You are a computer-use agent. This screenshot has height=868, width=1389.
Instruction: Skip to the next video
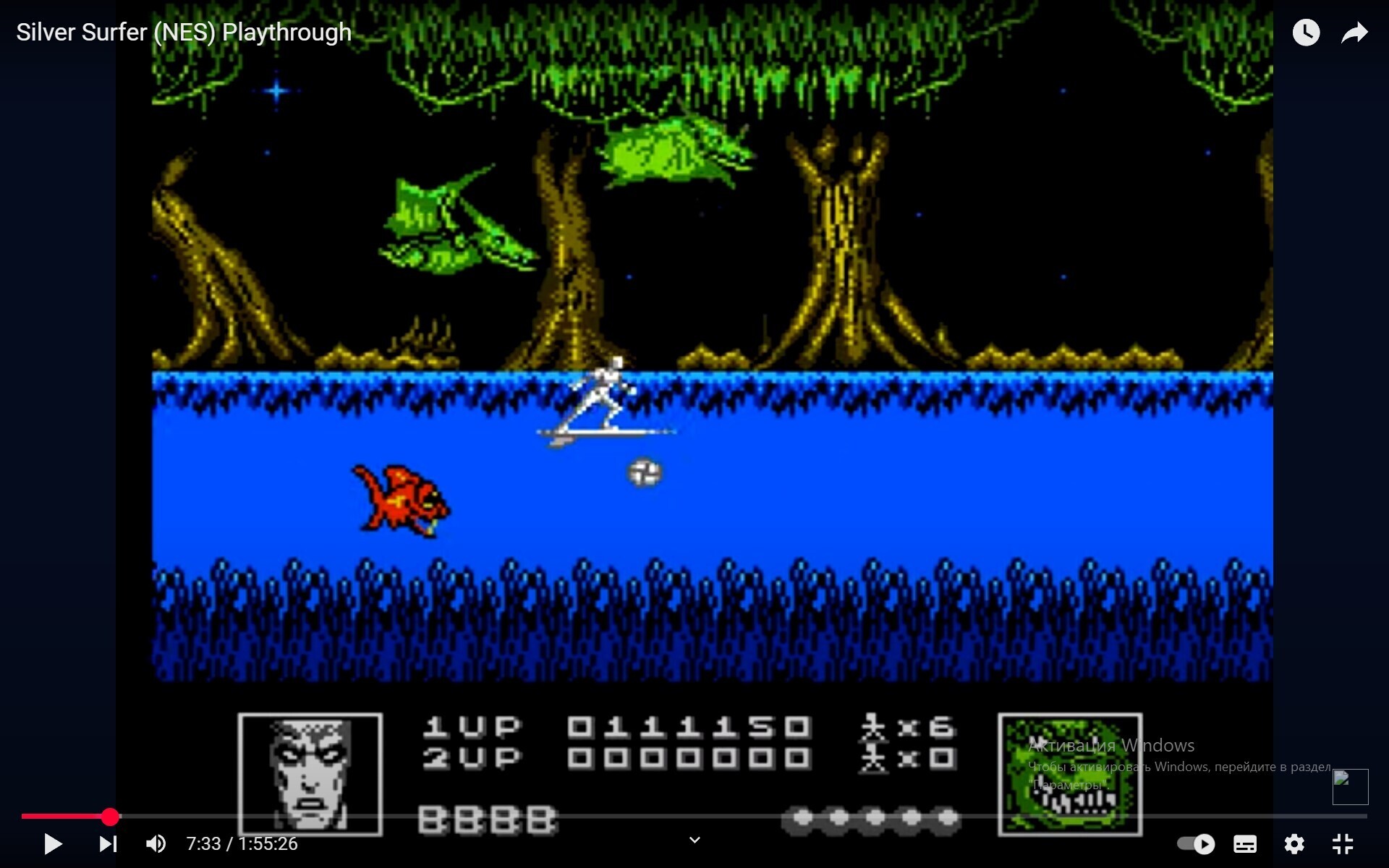pyautogui.click(x=107, y=844)
